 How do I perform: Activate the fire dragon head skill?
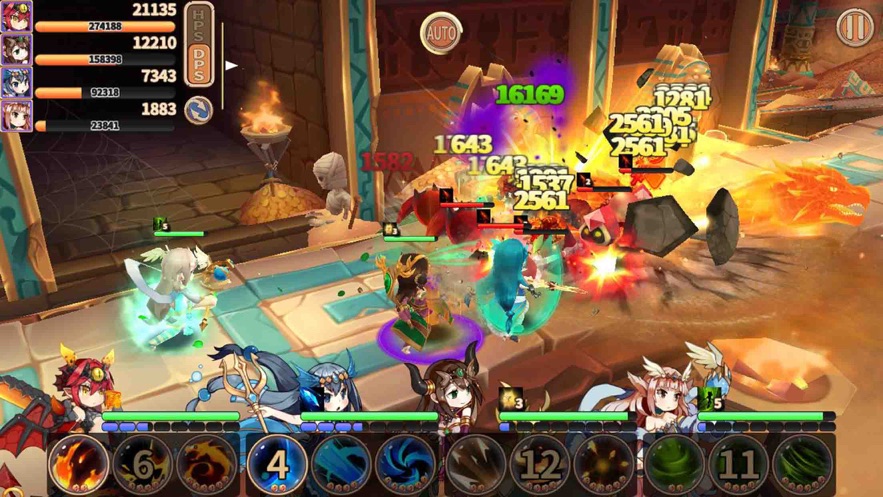[x=78, y=464]
